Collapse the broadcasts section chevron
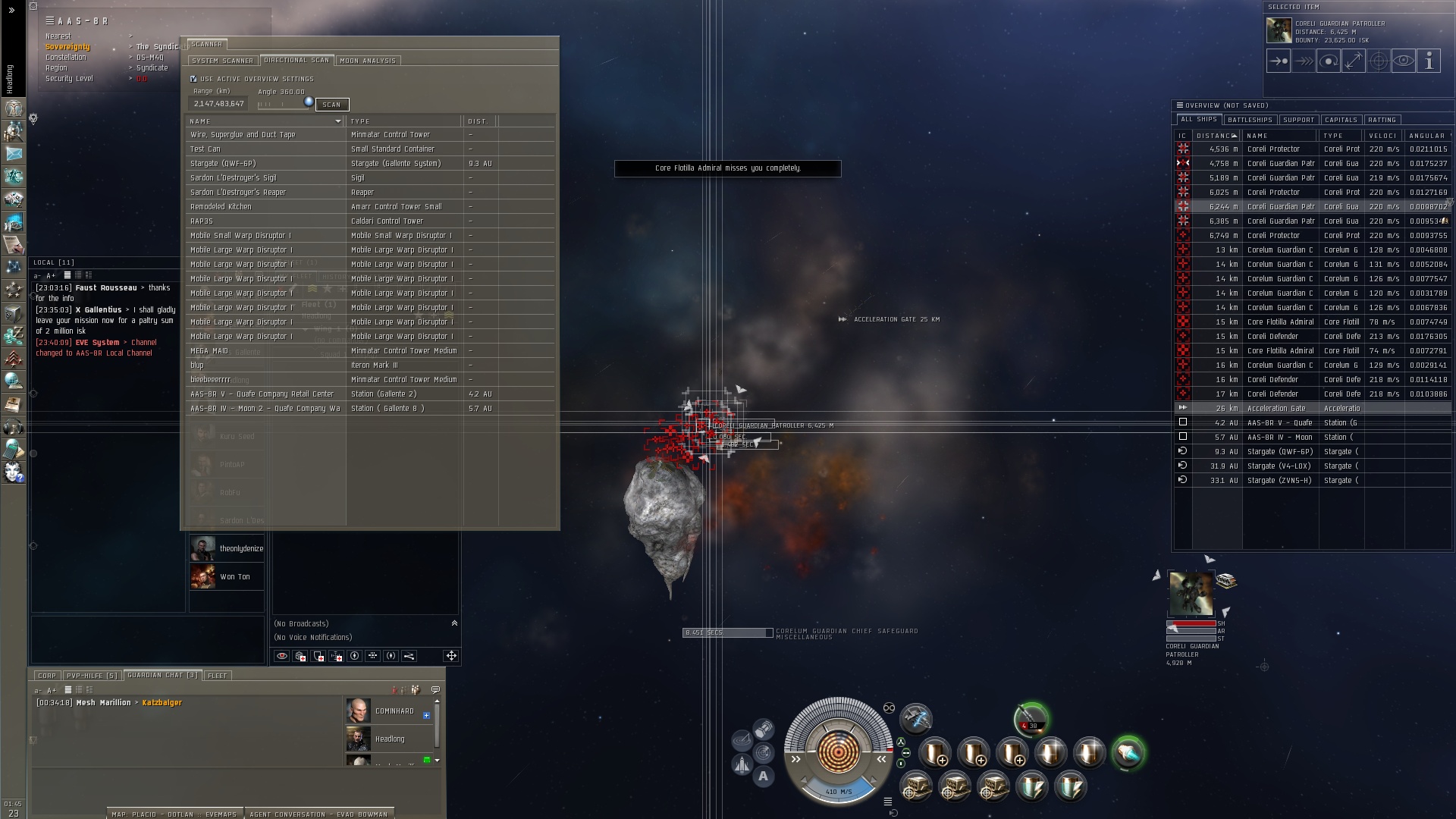Screen dimensions: 1456x819 (455, 623)
